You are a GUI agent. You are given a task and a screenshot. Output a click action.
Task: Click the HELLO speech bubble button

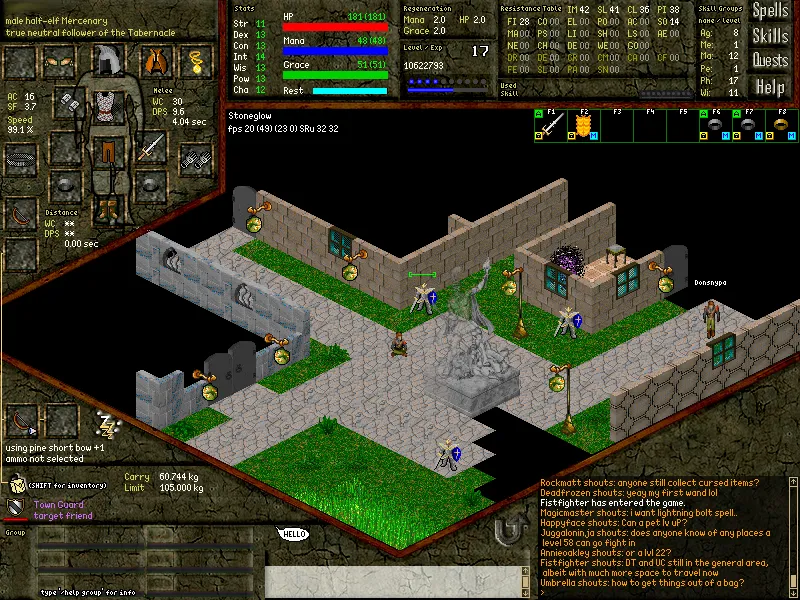pos(293,534)
